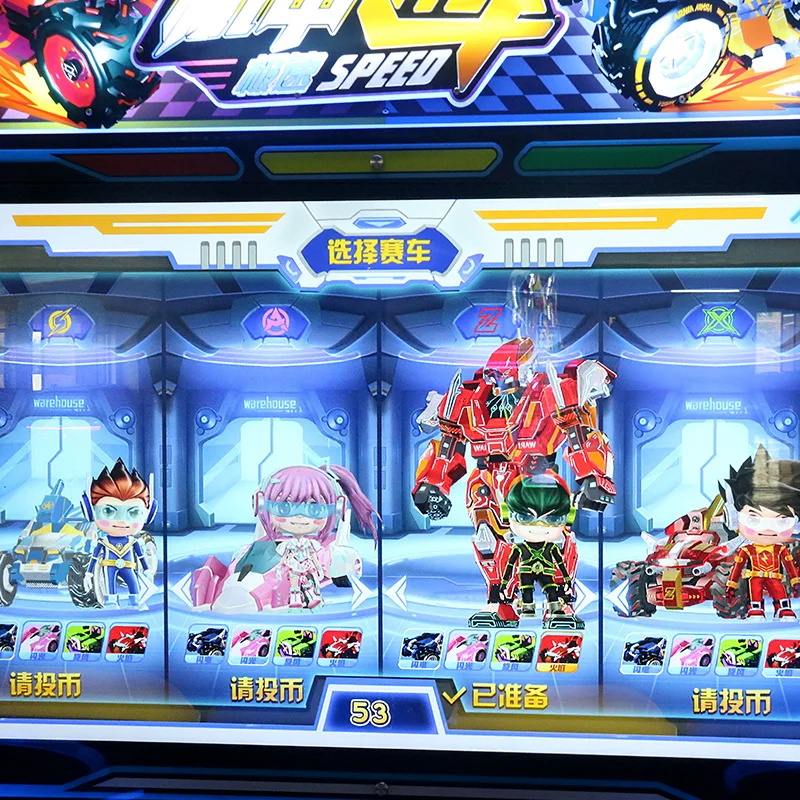Screen dimensions: 800x800
Task: Click the left arrow beside the pink-haired girl's car
Action: tap(180, 589)
